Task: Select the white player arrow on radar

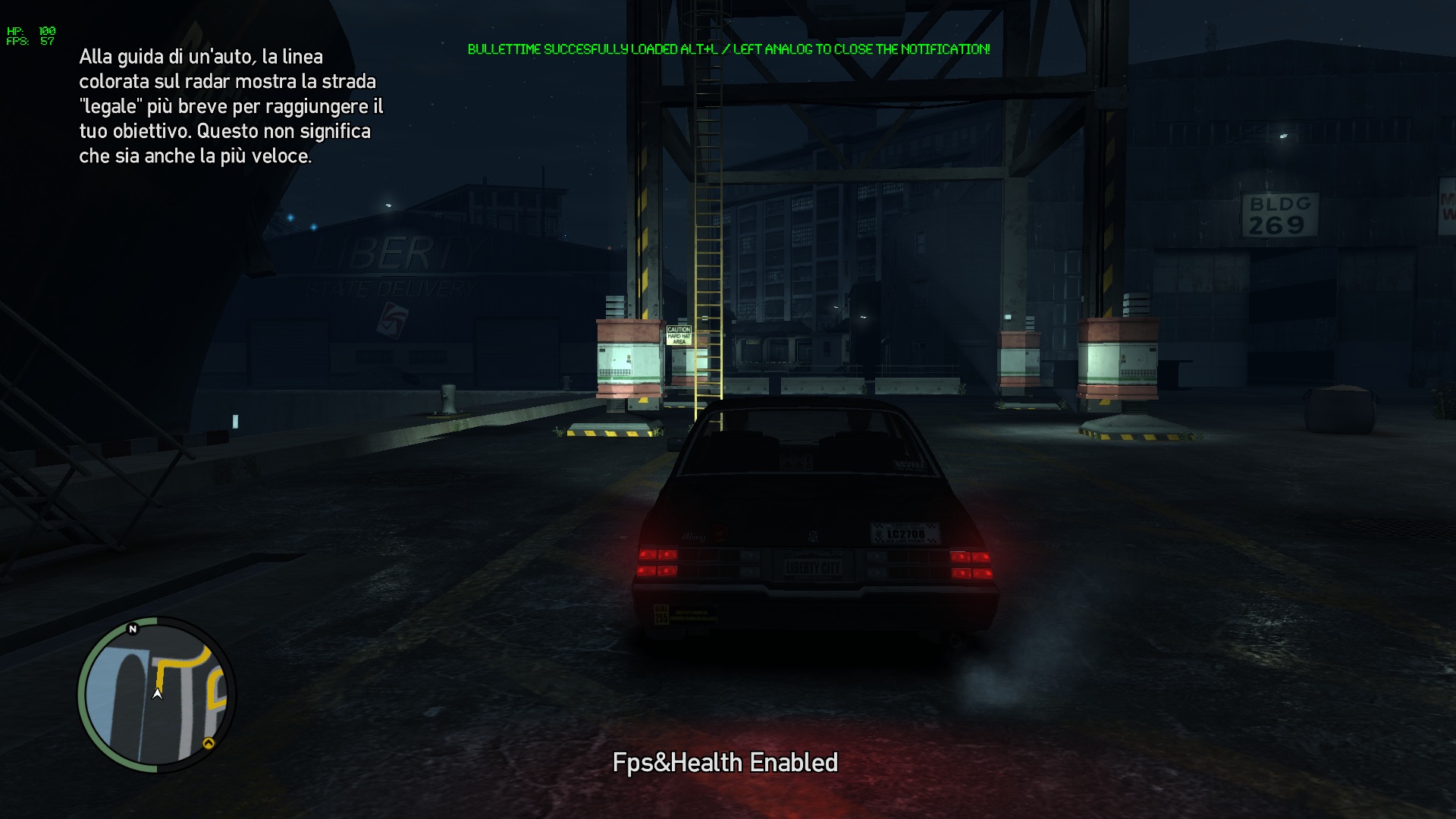Action: tap(158, 693)
